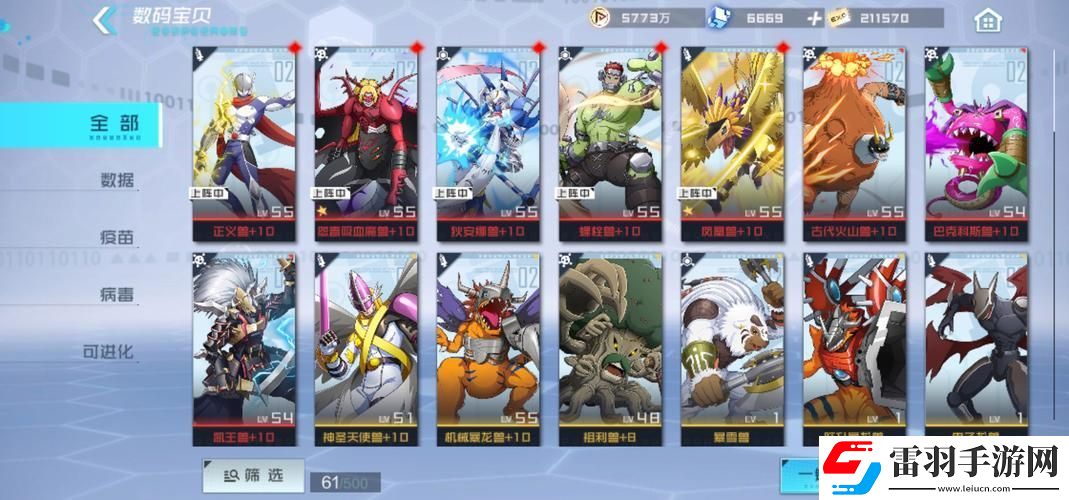Open the 筛选 filter button

[x=239, y=476]
